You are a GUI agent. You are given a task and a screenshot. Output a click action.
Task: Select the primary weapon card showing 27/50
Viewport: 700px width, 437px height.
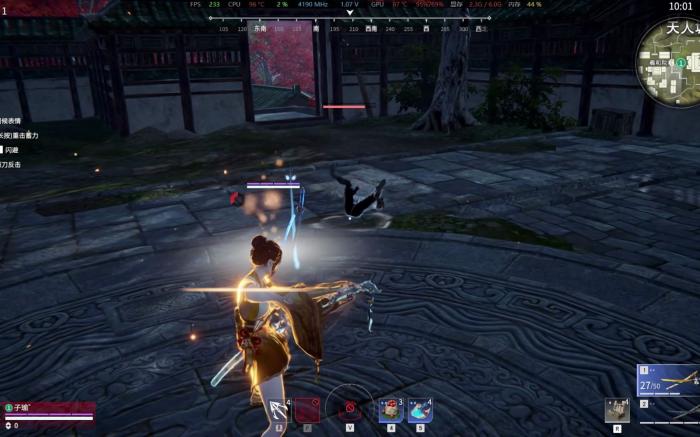pos(668,380)
